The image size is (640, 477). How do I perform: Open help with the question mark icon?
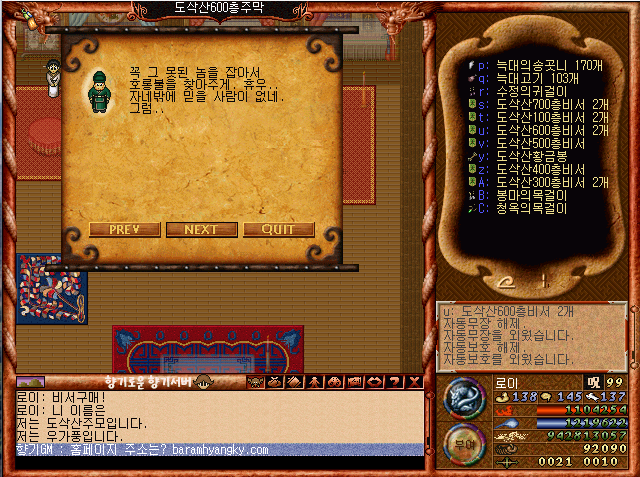click(x=396, y=381)
